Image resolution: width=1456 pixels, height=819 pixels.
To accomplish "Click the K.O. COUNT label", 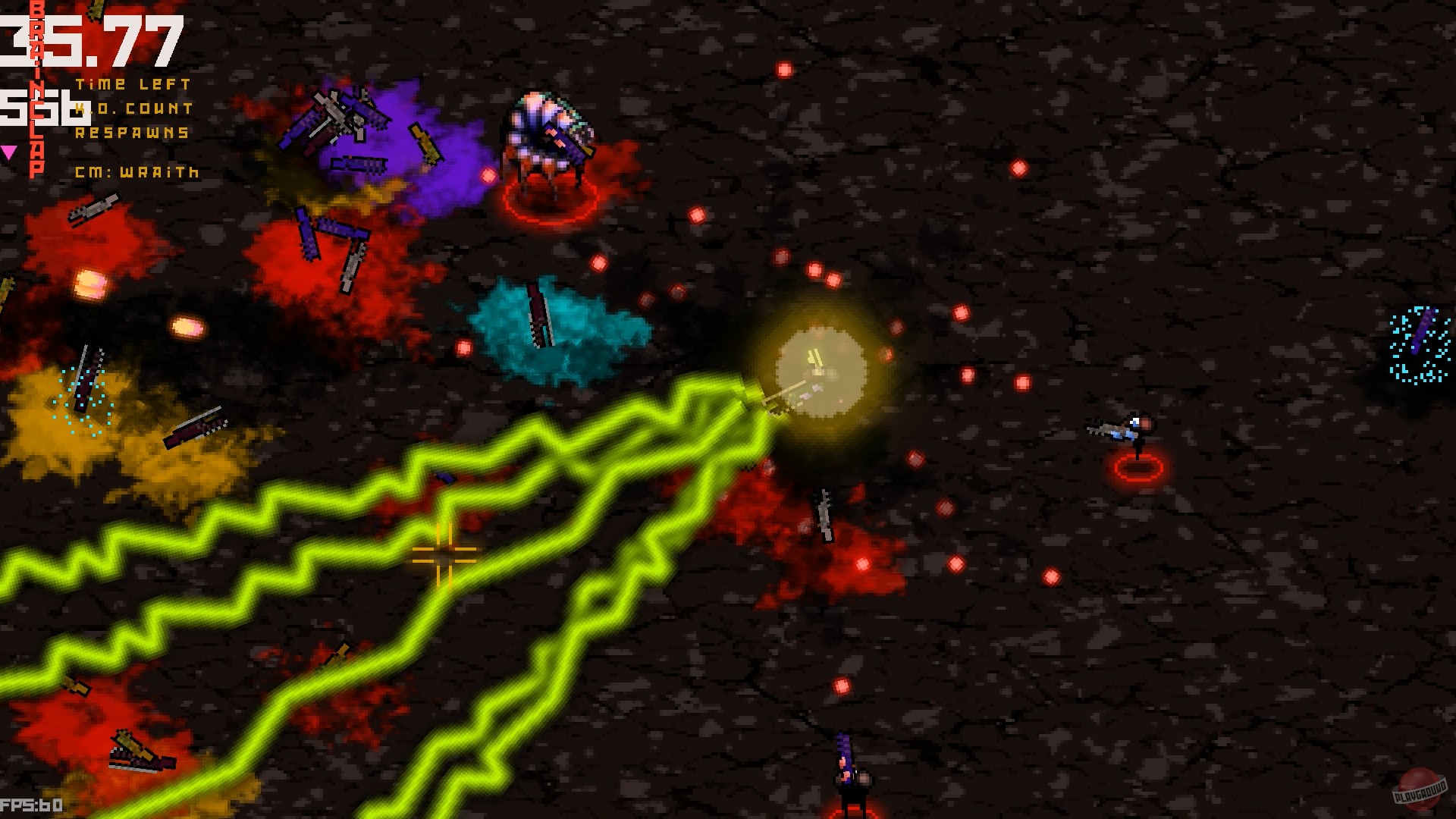I will 133,108.
